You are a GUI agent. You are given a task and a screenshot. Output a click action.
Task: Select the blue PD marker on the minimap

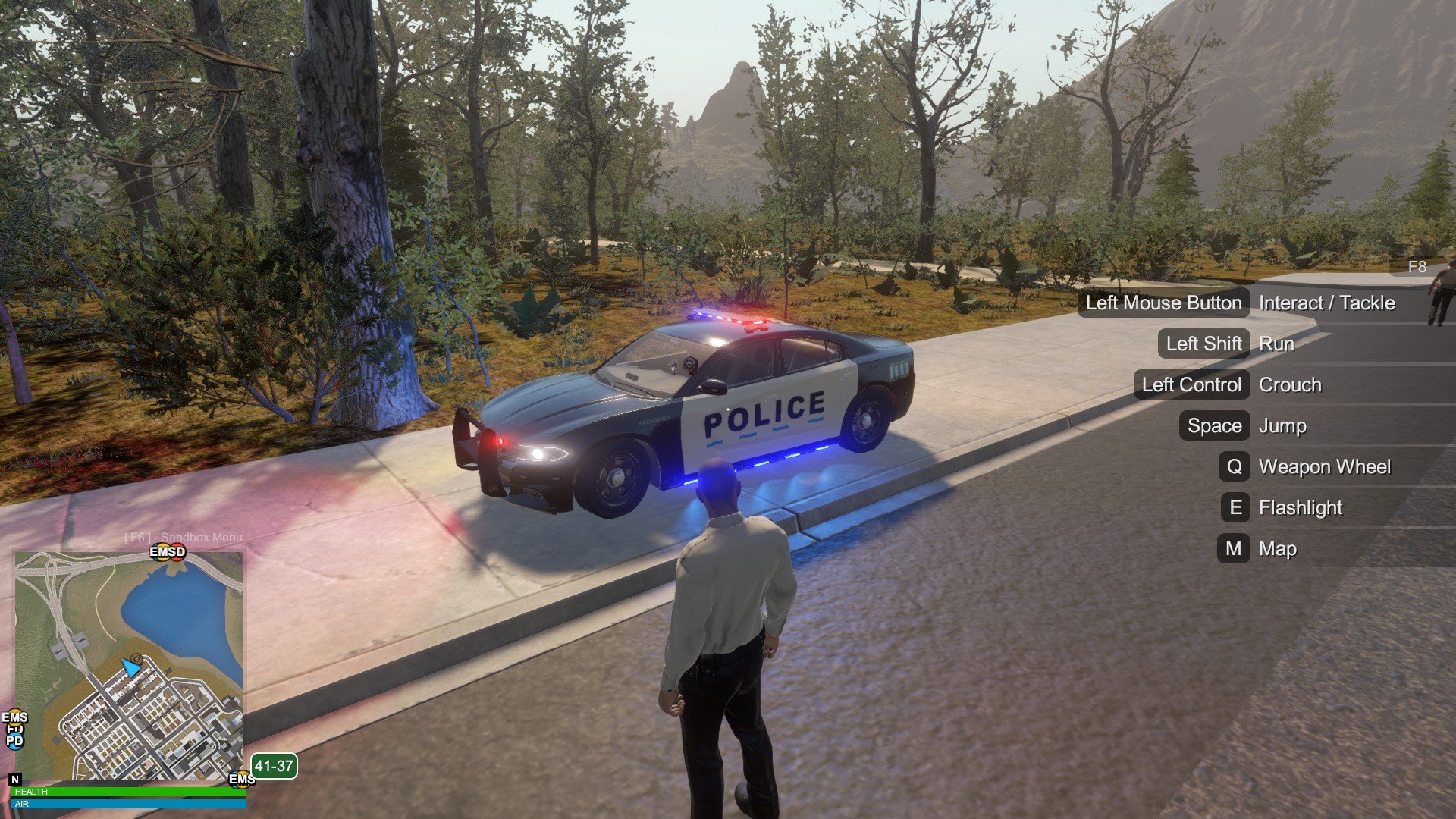point(14,741)
